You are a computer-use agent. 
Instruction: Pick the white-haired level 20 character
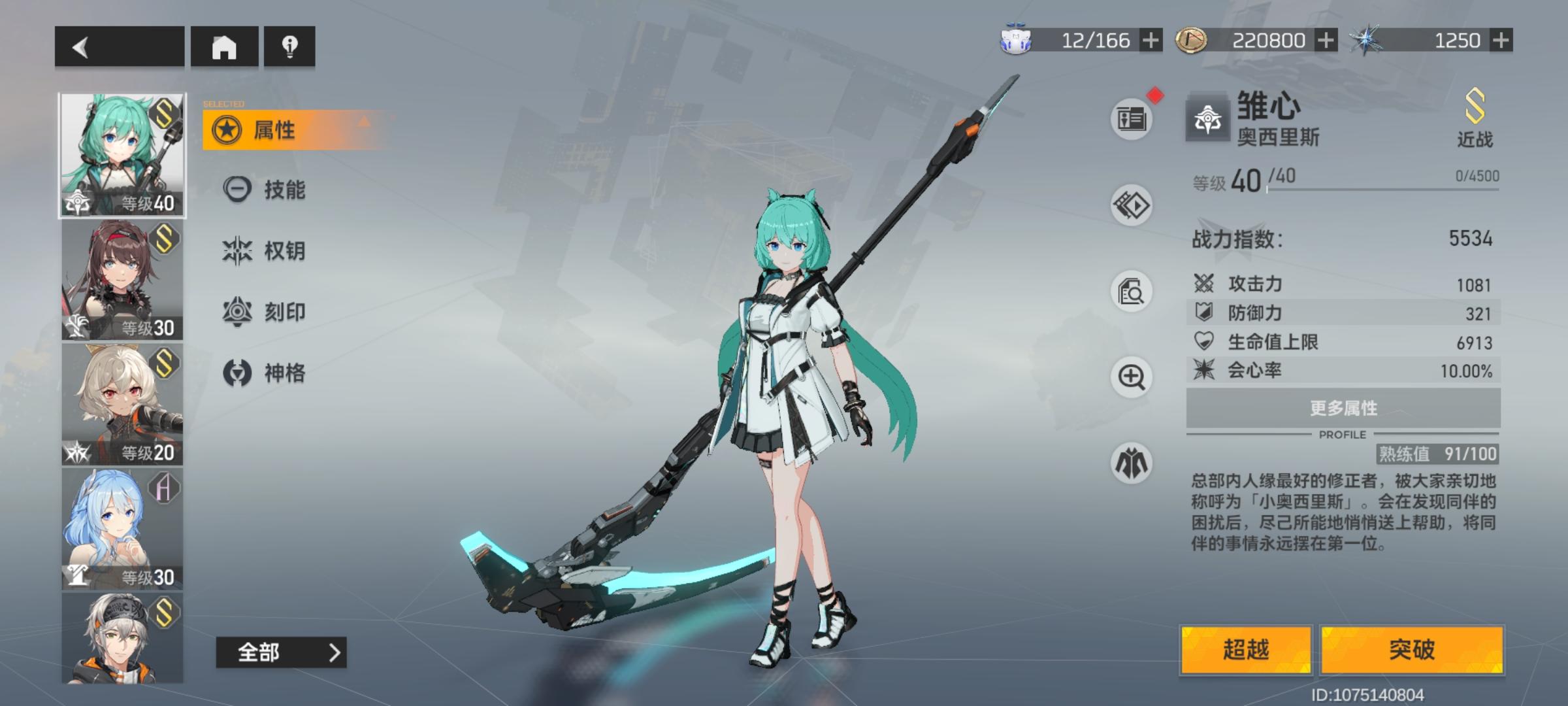pos(122,404)
